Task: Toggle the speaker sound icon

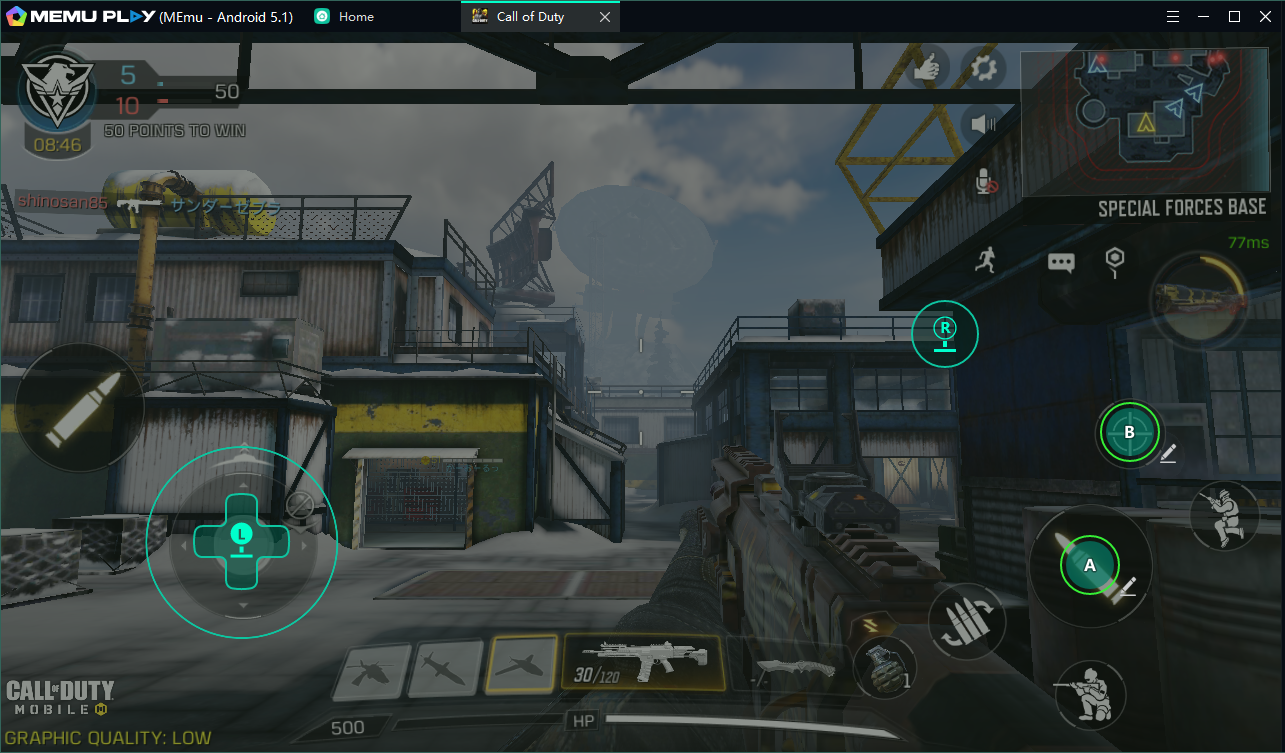Action: point(984,124)
